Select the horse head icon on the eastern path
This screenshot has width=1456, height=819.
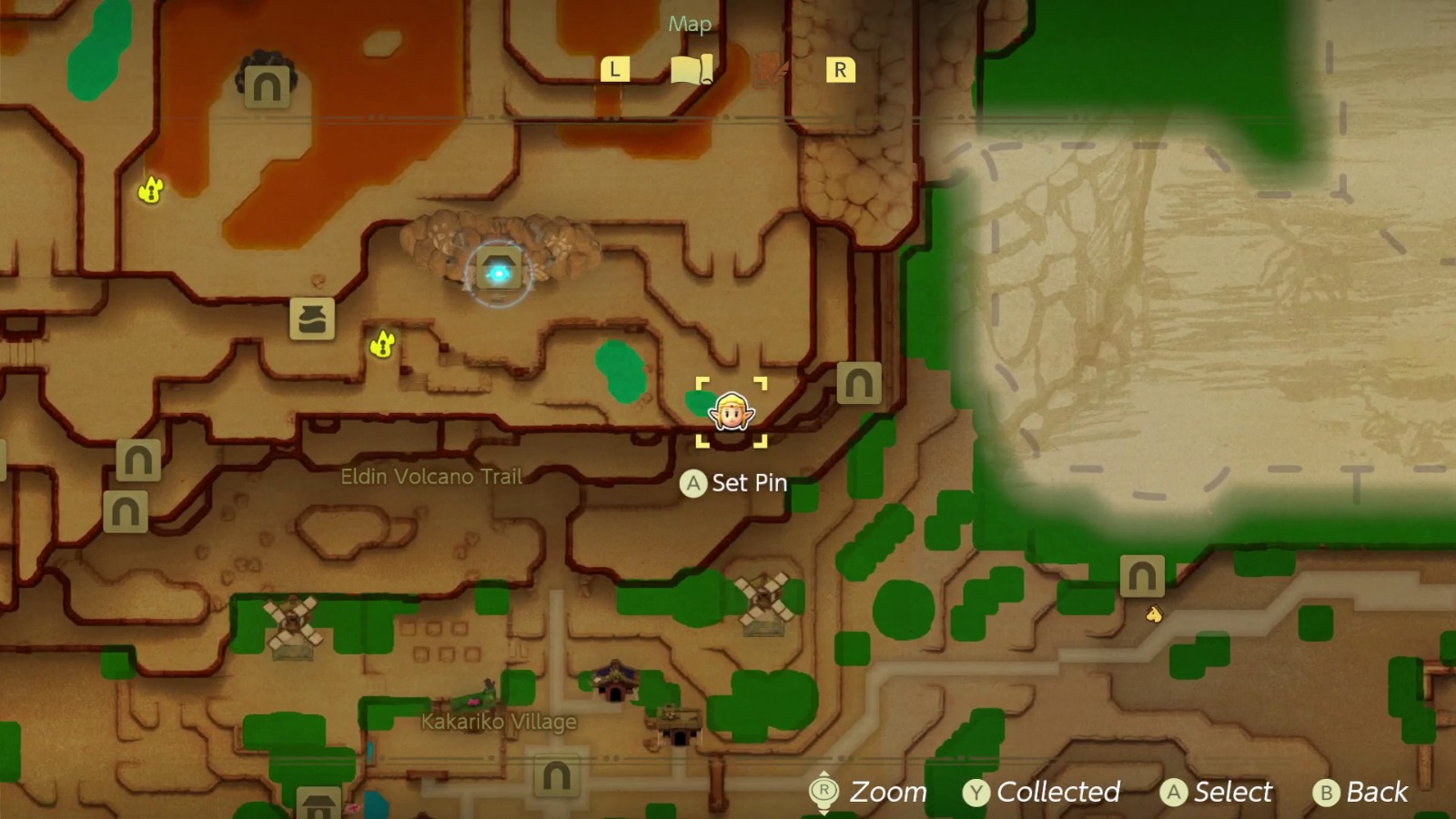[1152, 614]
